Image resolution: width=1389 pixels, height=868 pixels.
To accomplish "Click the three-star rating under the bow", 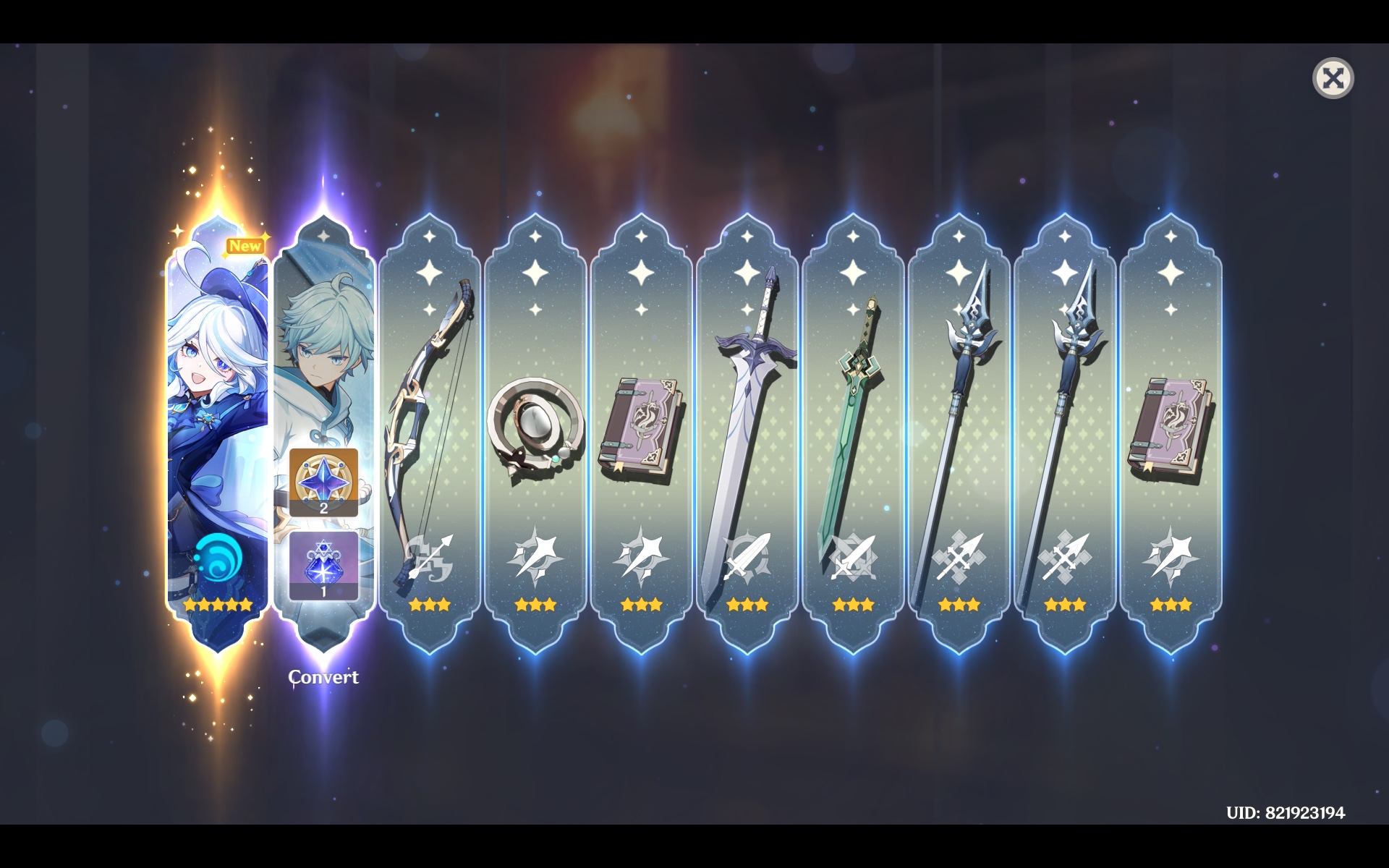I will [430, 605].
